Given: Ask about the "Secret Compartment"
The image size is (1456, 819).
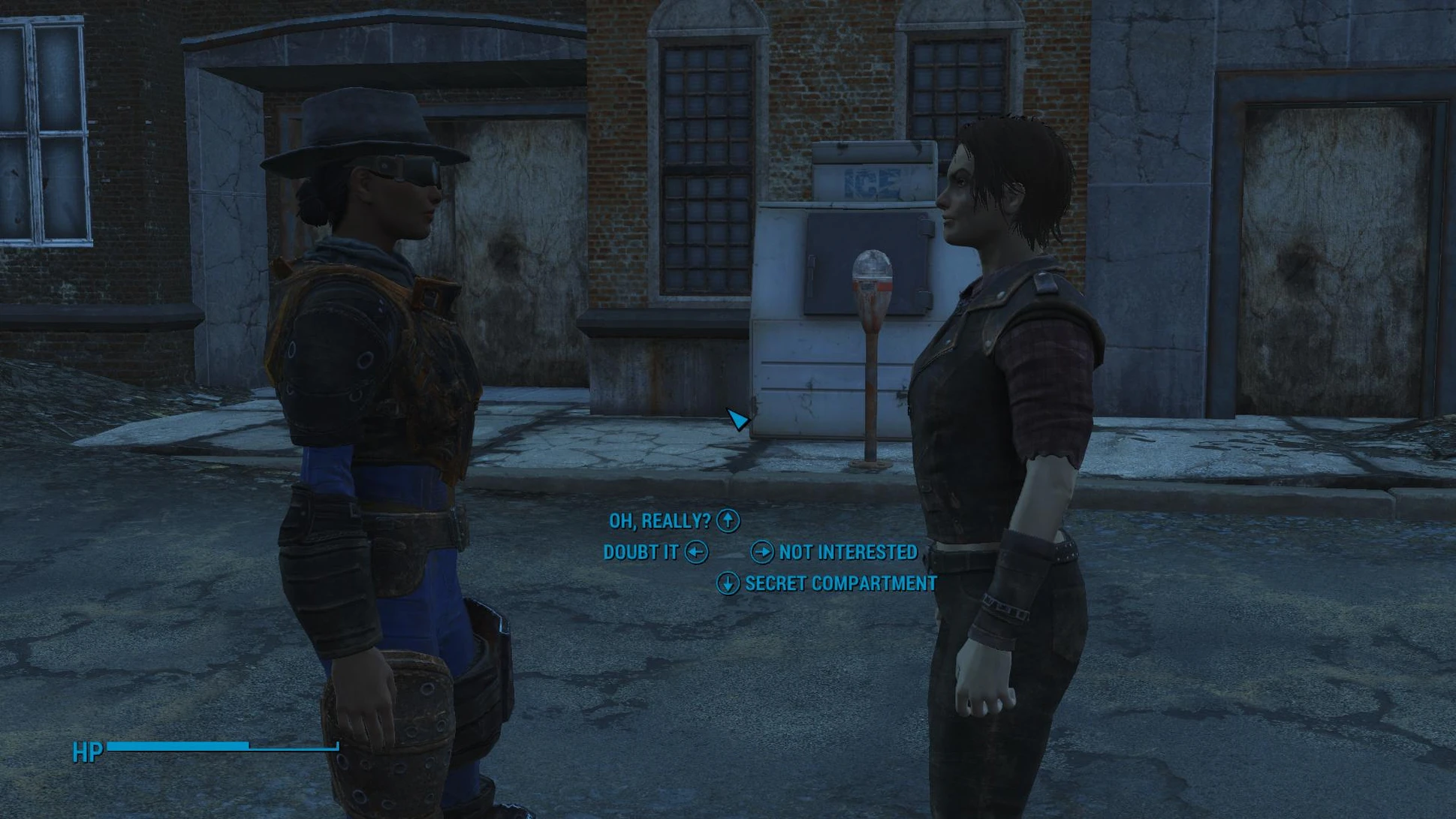Looking at the screenshot, I should point(840,584).
